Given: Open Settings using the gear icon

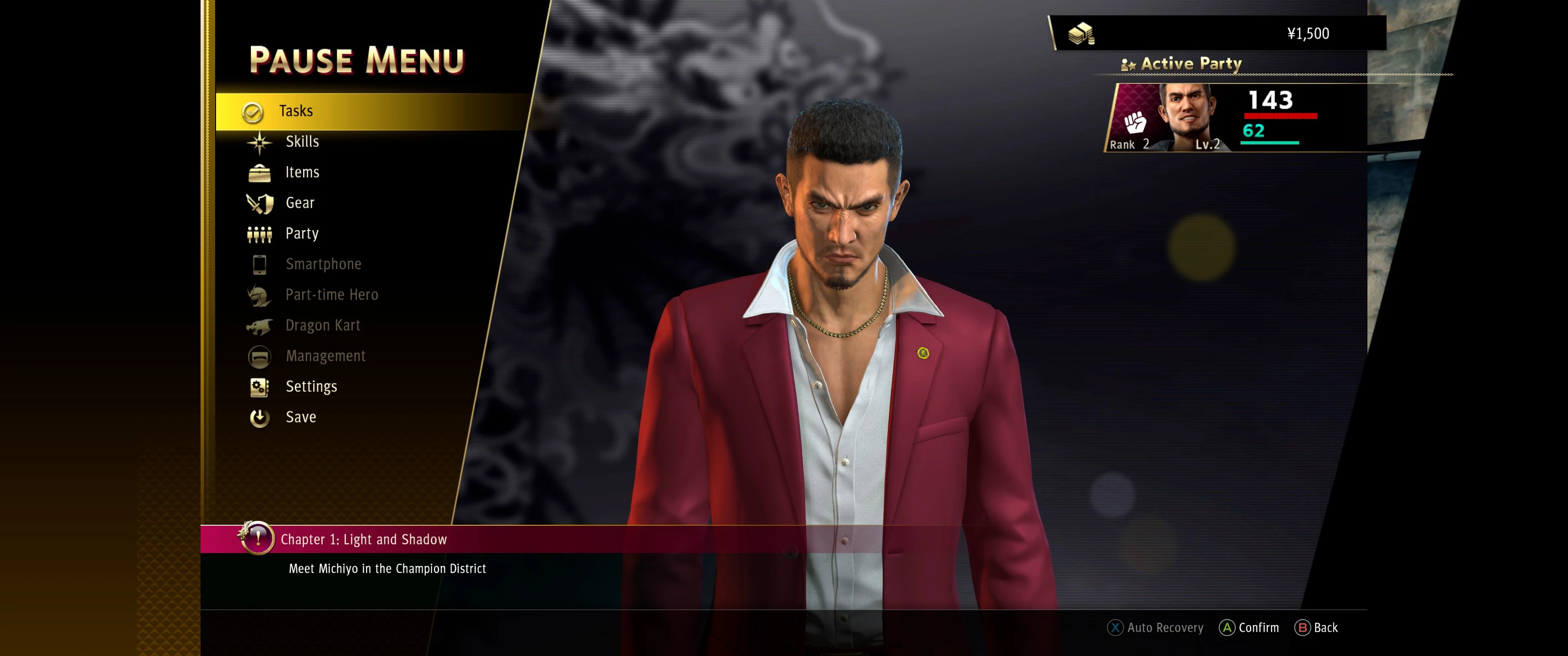Looking at the screenshot, I should click(260, 386).
